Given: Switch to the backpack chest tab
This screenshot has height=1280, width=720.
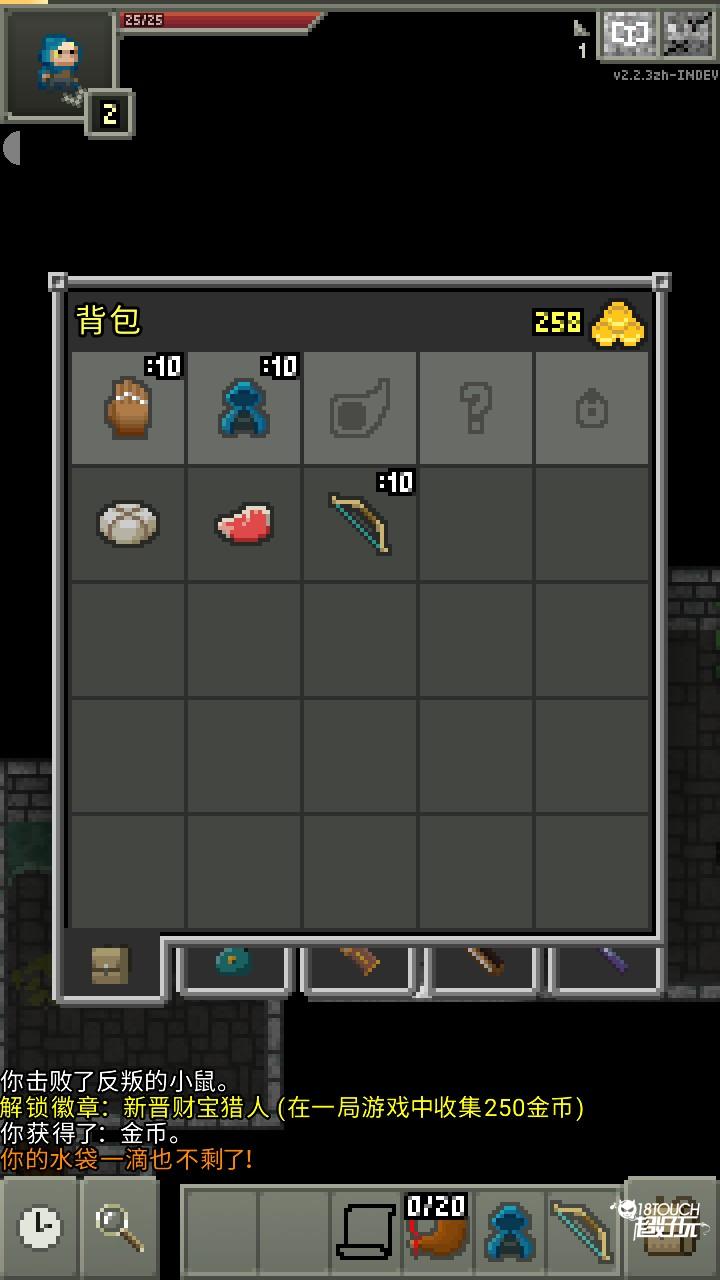Looking at the screenshot, I should [110, 965].
